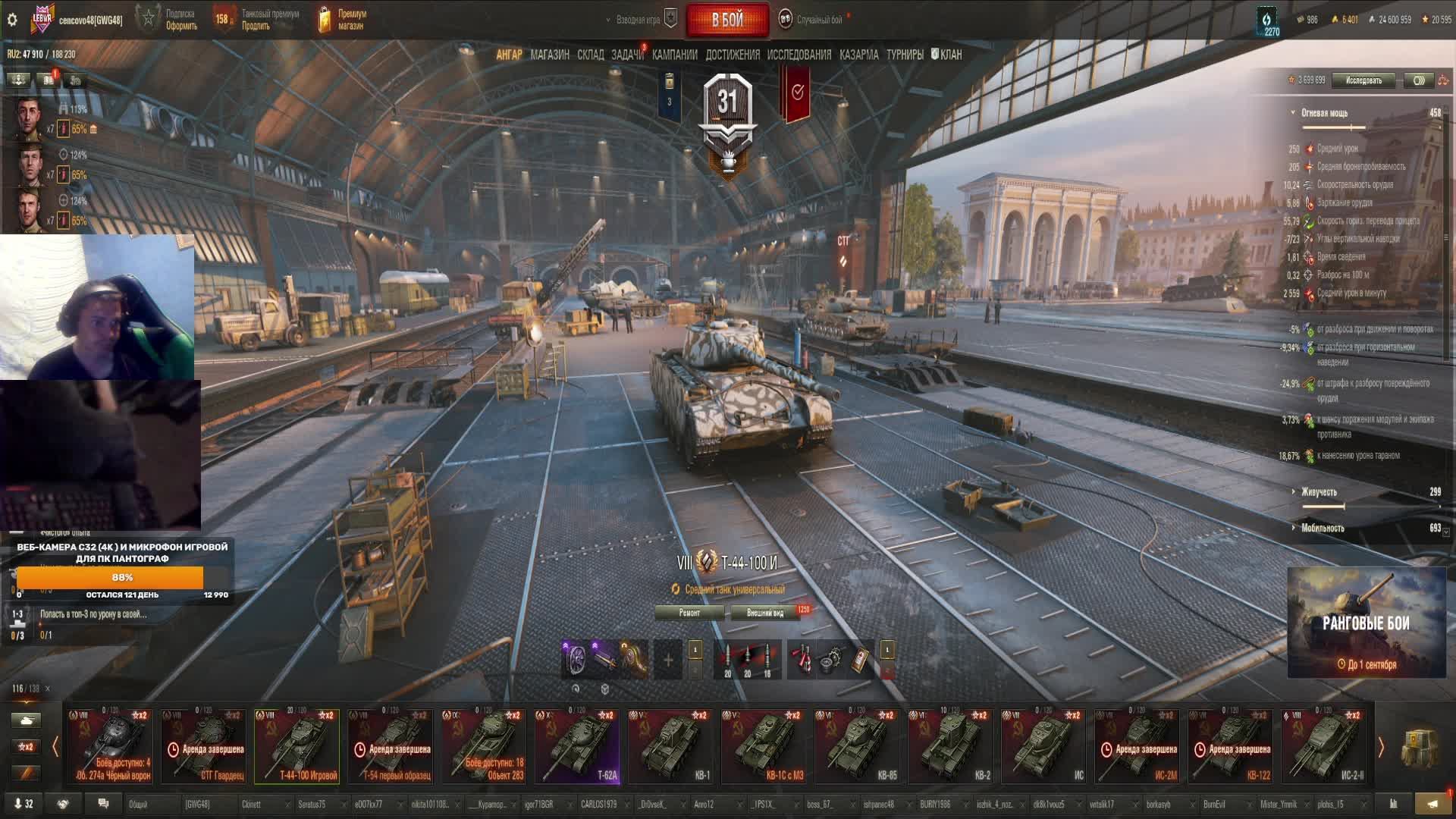Go to the КАМПАНИИ tab
The image size is (1456, 819).
[x=674, y=55]
